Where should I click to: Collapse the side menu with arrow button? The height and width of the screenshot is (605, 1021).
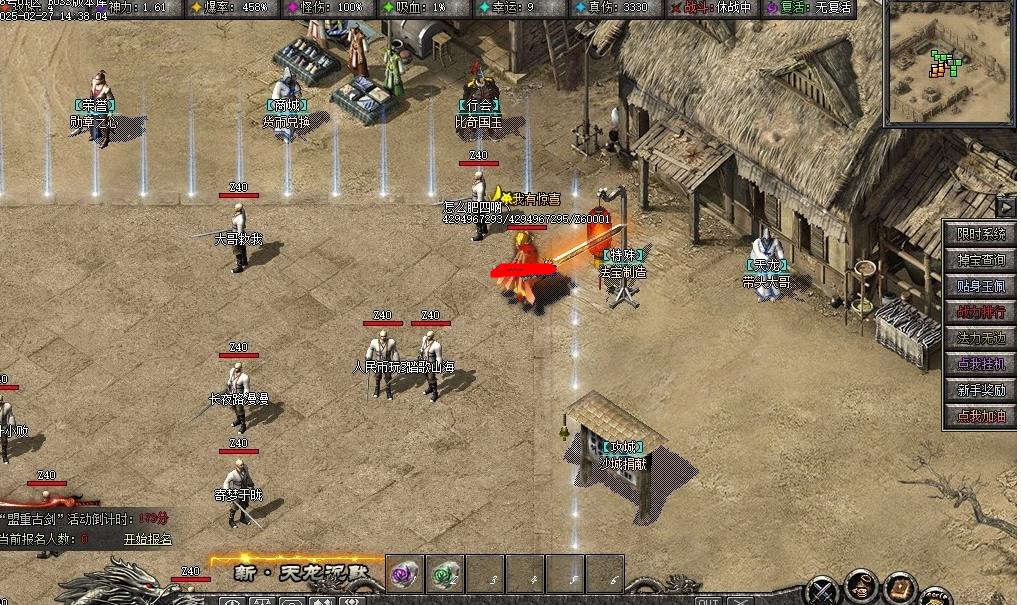click(x=1006, y=207)
